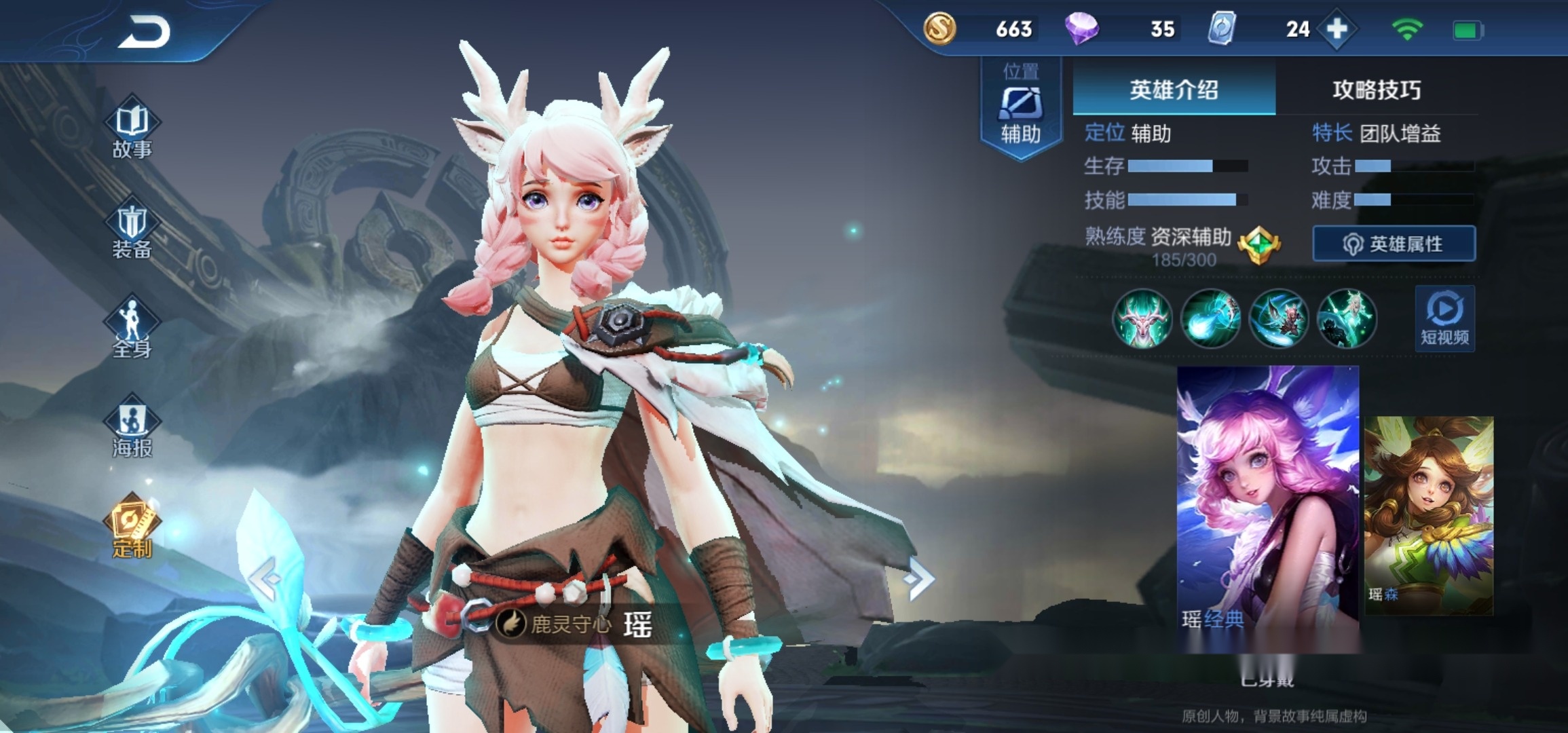
Task: Switch to the 攻略技巧 tab
Action: 1376,90
